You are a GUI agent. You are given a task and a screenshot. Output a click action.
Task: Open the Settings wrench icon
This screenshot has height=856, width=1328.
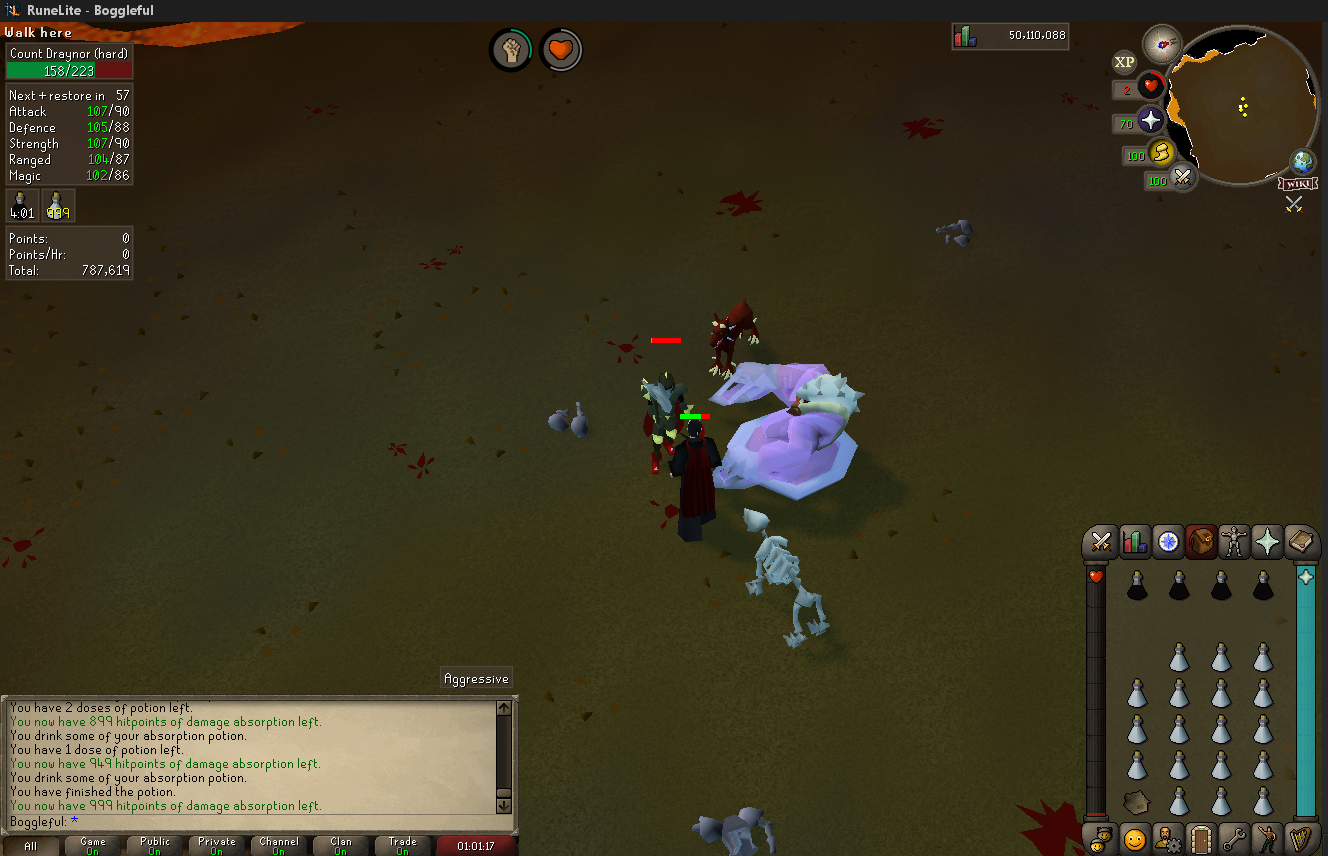(x=1234, y=839)
